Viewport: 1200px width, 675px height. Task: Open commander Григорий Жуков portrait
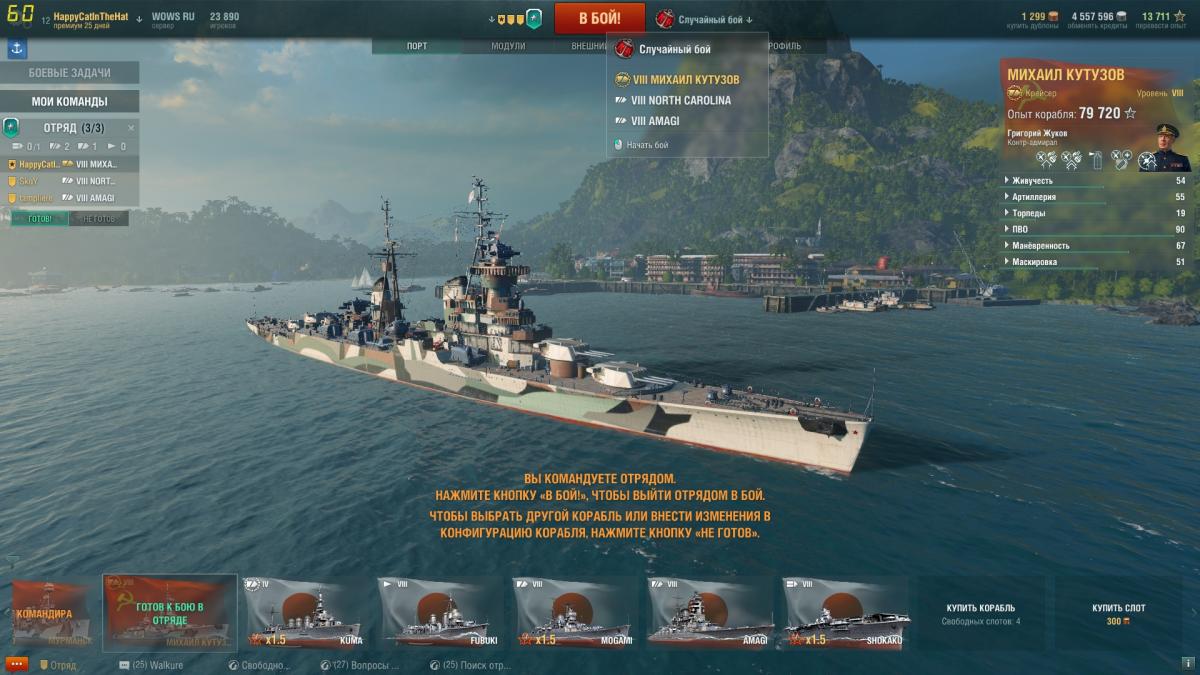(1165, 147)
